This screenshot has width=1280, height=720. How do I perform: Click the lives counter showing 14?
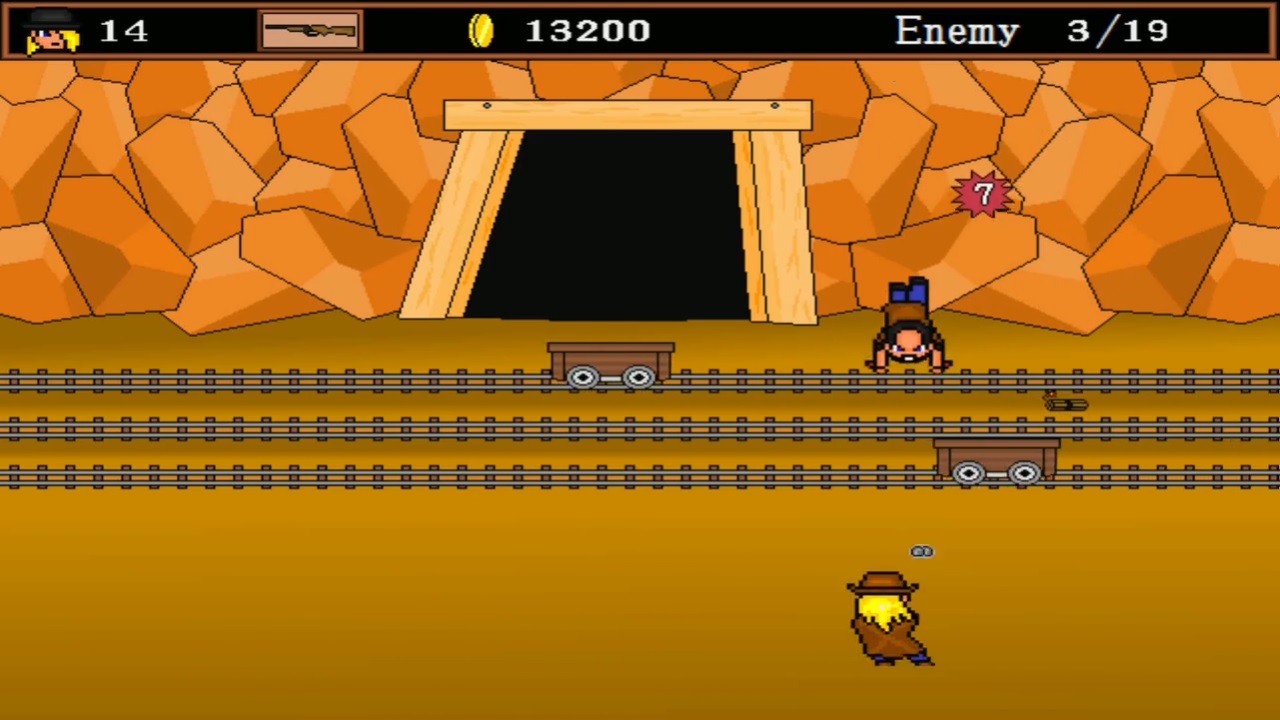point(124,30)
